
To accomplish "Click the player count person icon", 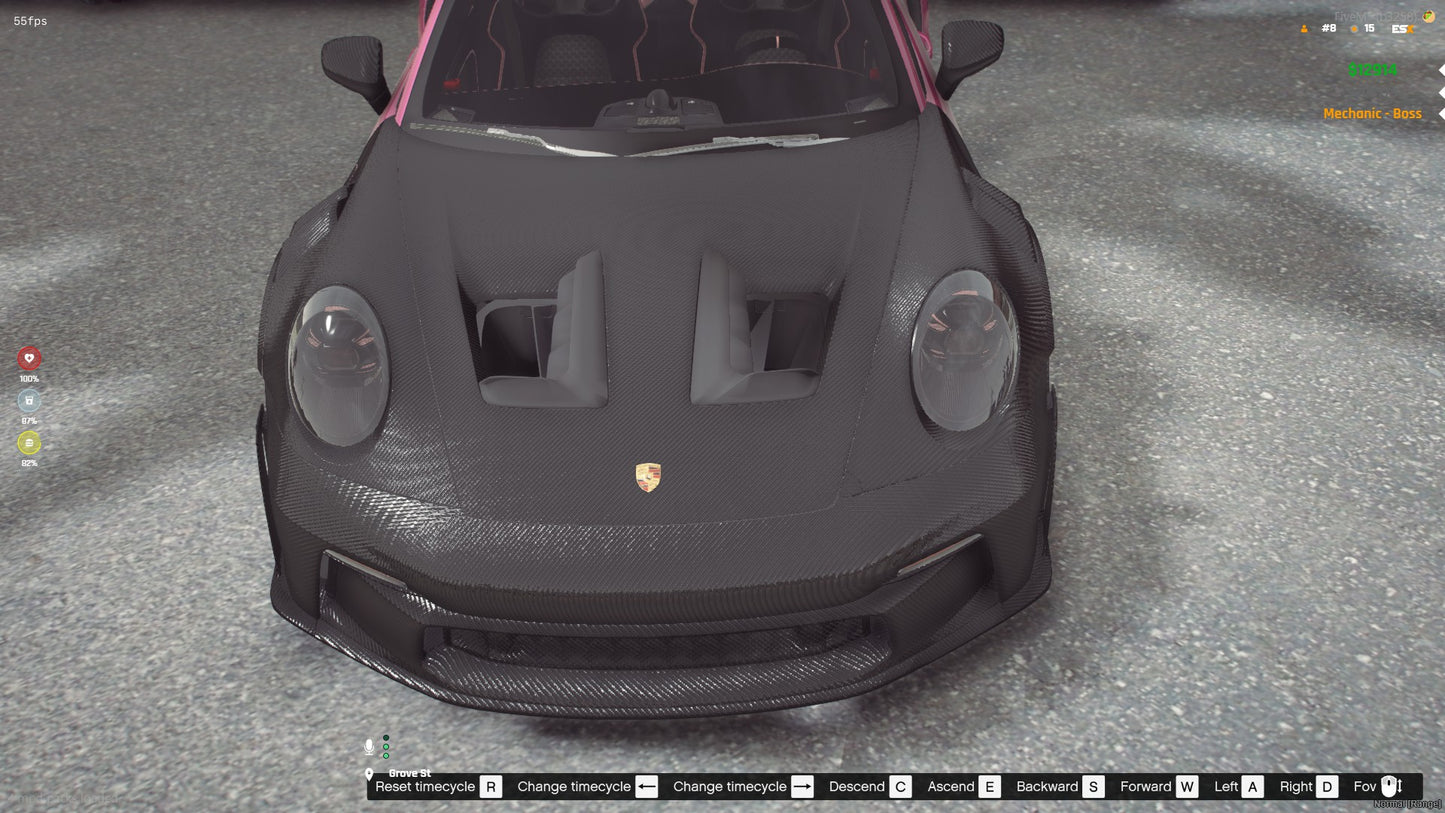I will [x=1304, y=29].
